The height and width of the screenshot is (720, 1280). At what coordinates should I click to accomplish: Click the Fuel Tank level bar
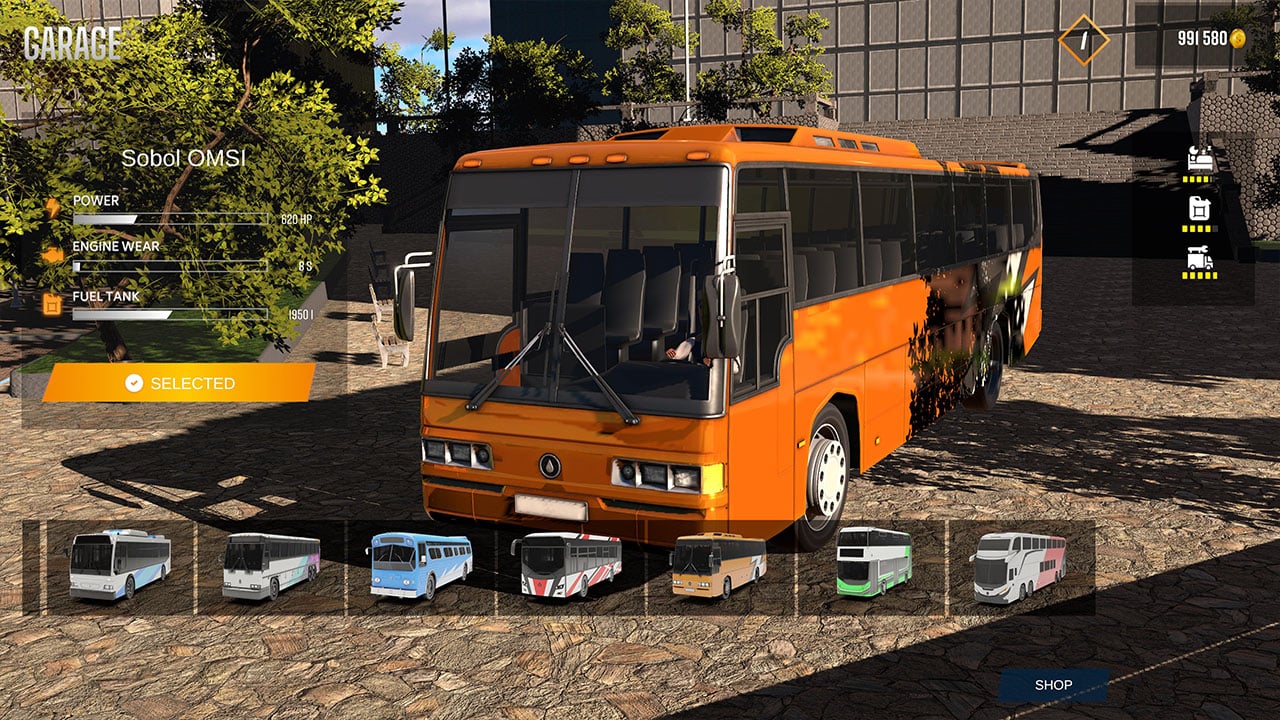(x=170, y=316)
